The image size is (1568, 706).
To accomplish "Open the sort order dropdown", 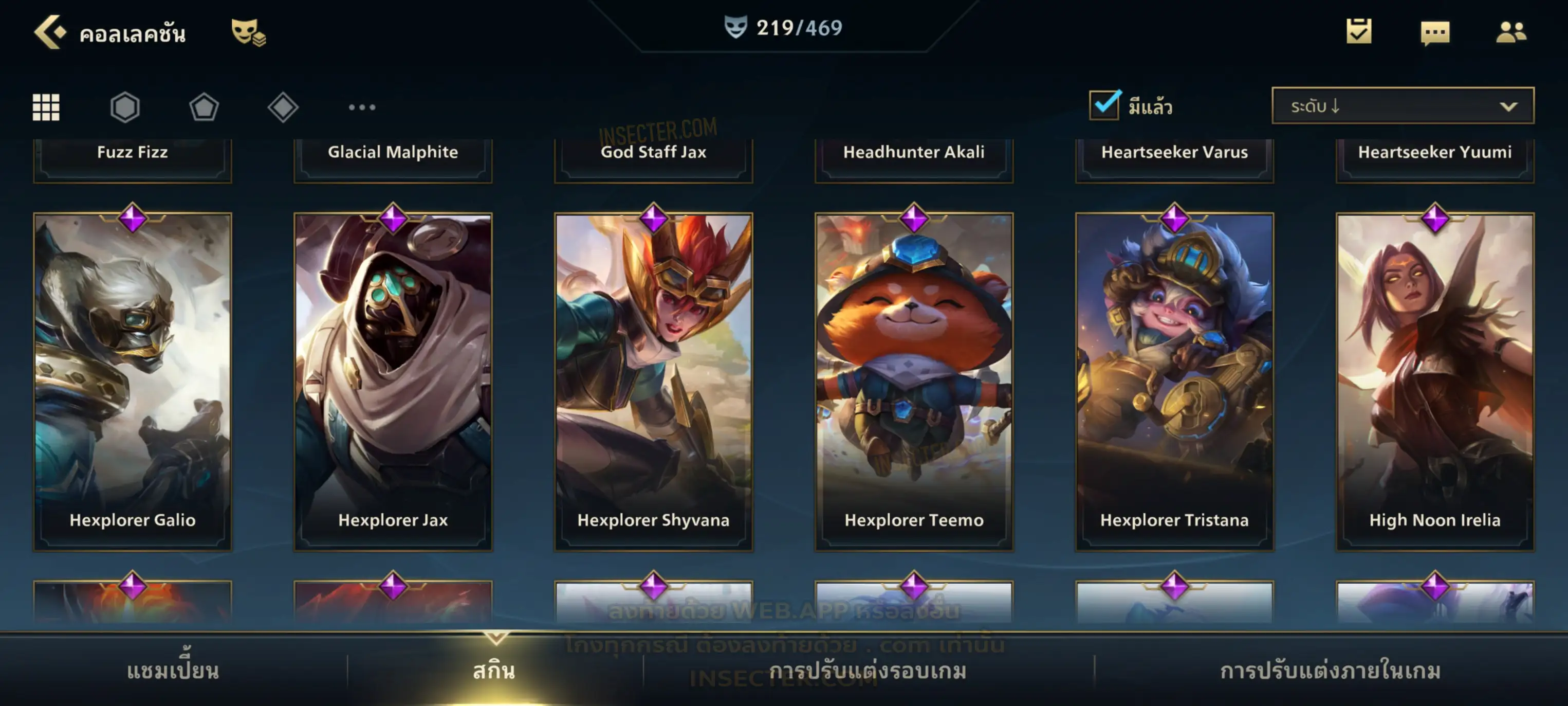I will (x=1403, y=105).
